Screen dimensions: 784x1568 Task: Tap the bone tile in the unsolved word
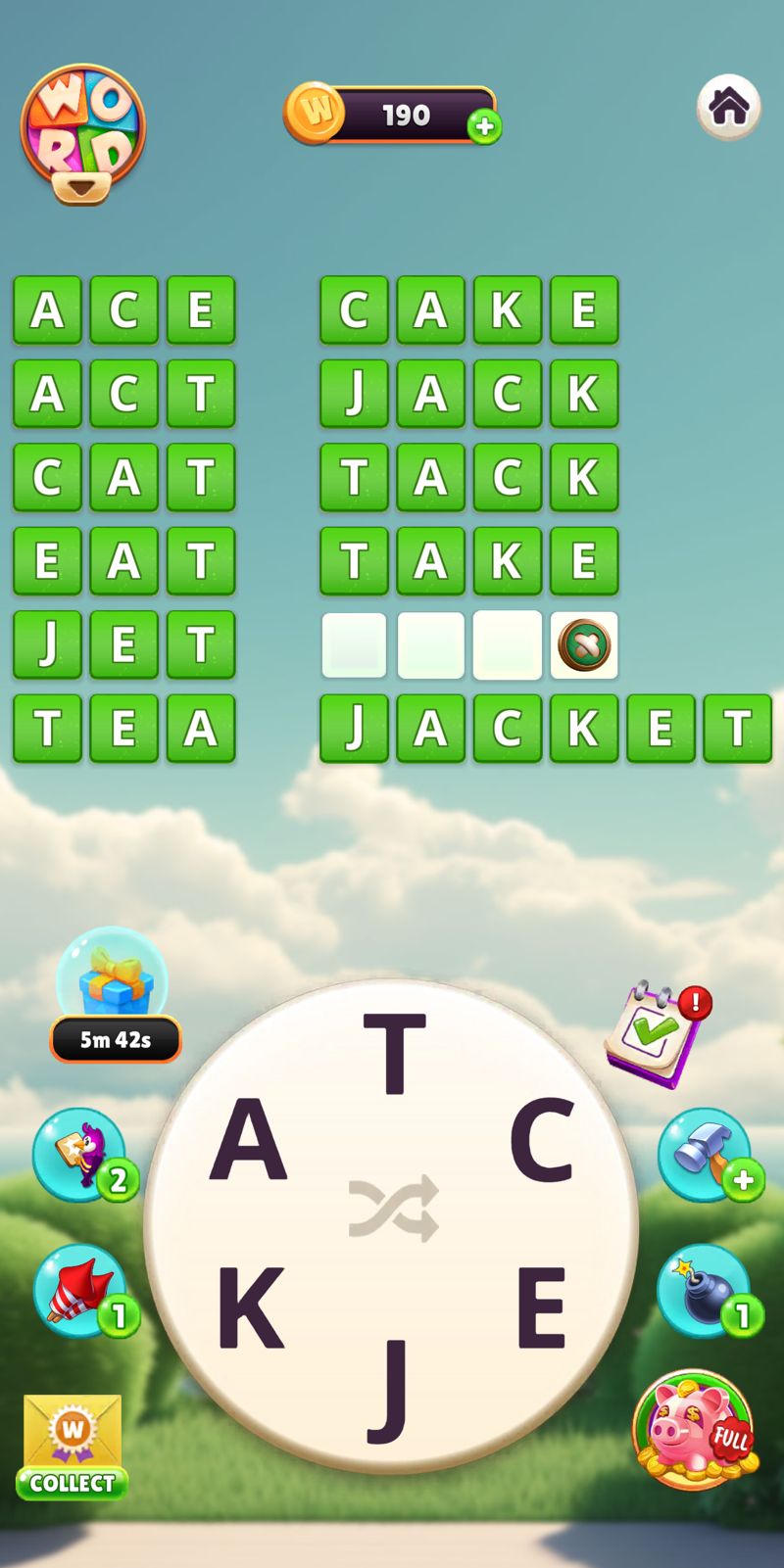click(x=584, y=645)
